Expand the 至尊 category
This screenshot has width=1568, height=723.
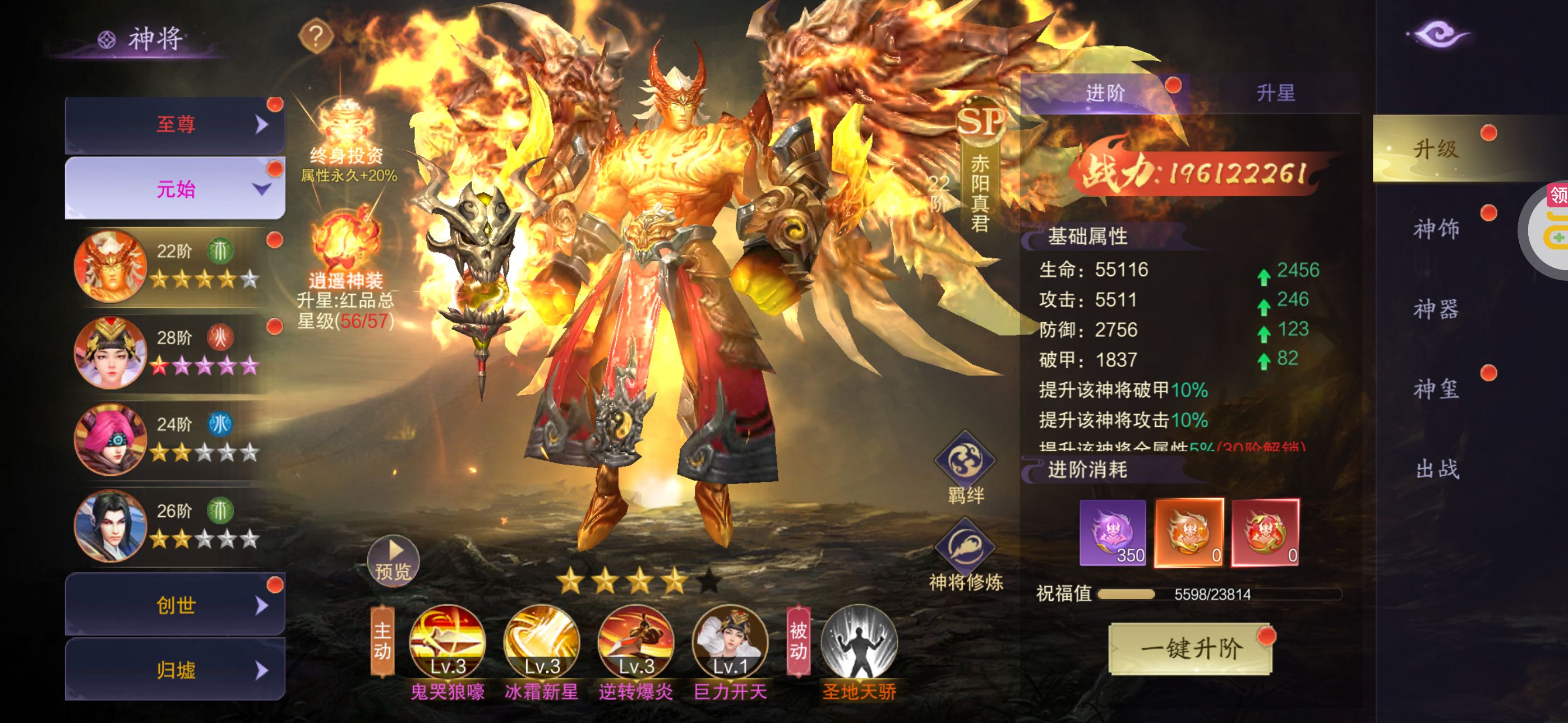tap(176, 125)
